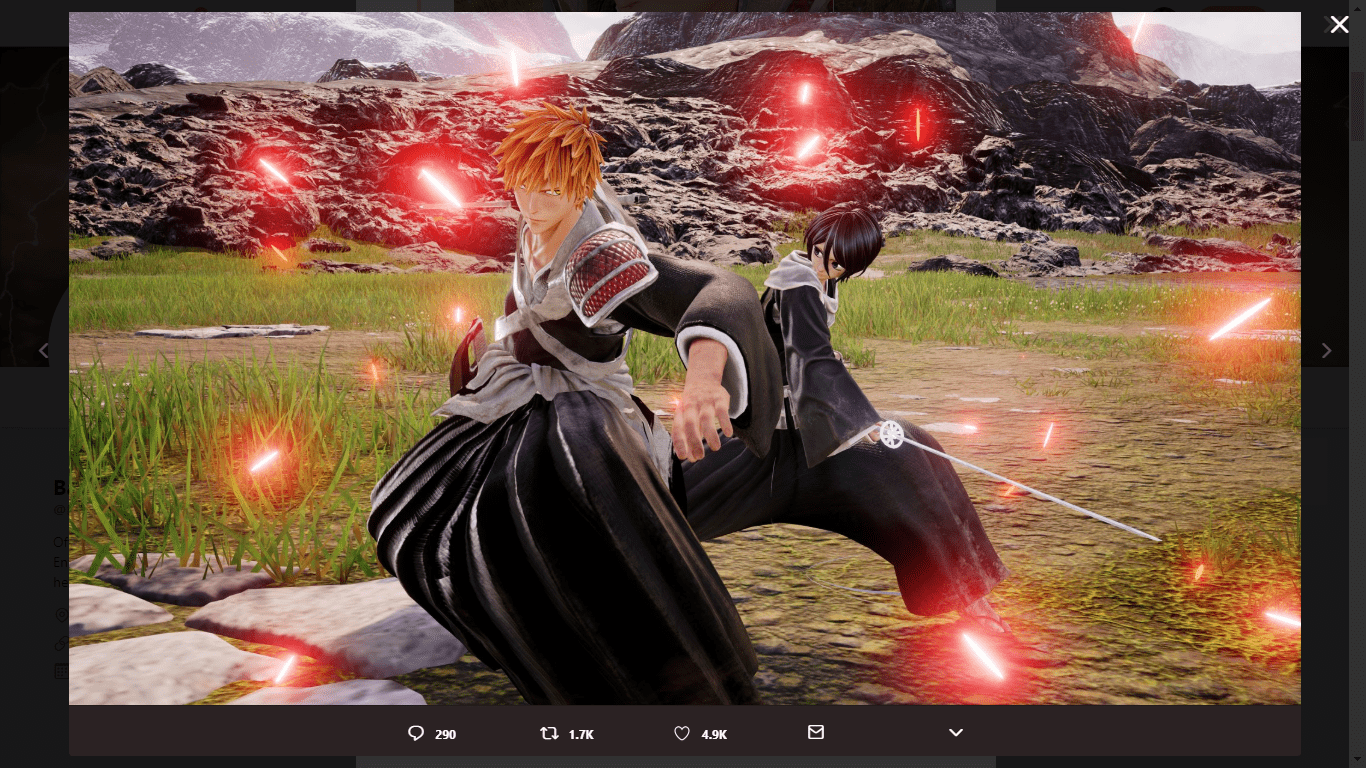This screenshot has width=1366, height=768.
Task: Click the next-image chevron icon on the right
Action: point(1326,351)
